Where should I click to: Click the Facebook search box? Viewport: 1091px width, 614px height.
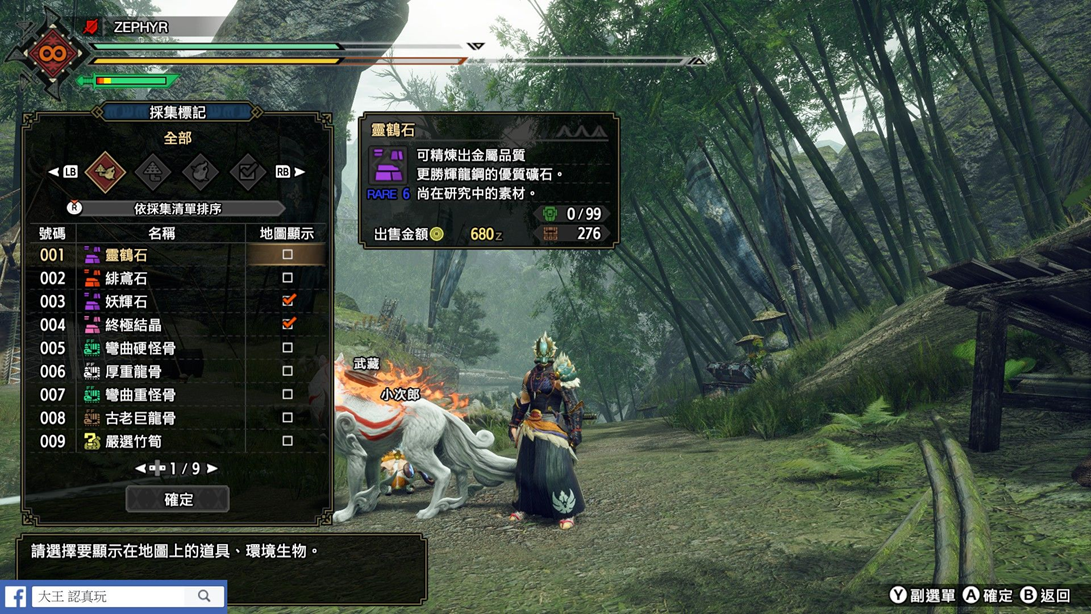[x=110, y=596]
